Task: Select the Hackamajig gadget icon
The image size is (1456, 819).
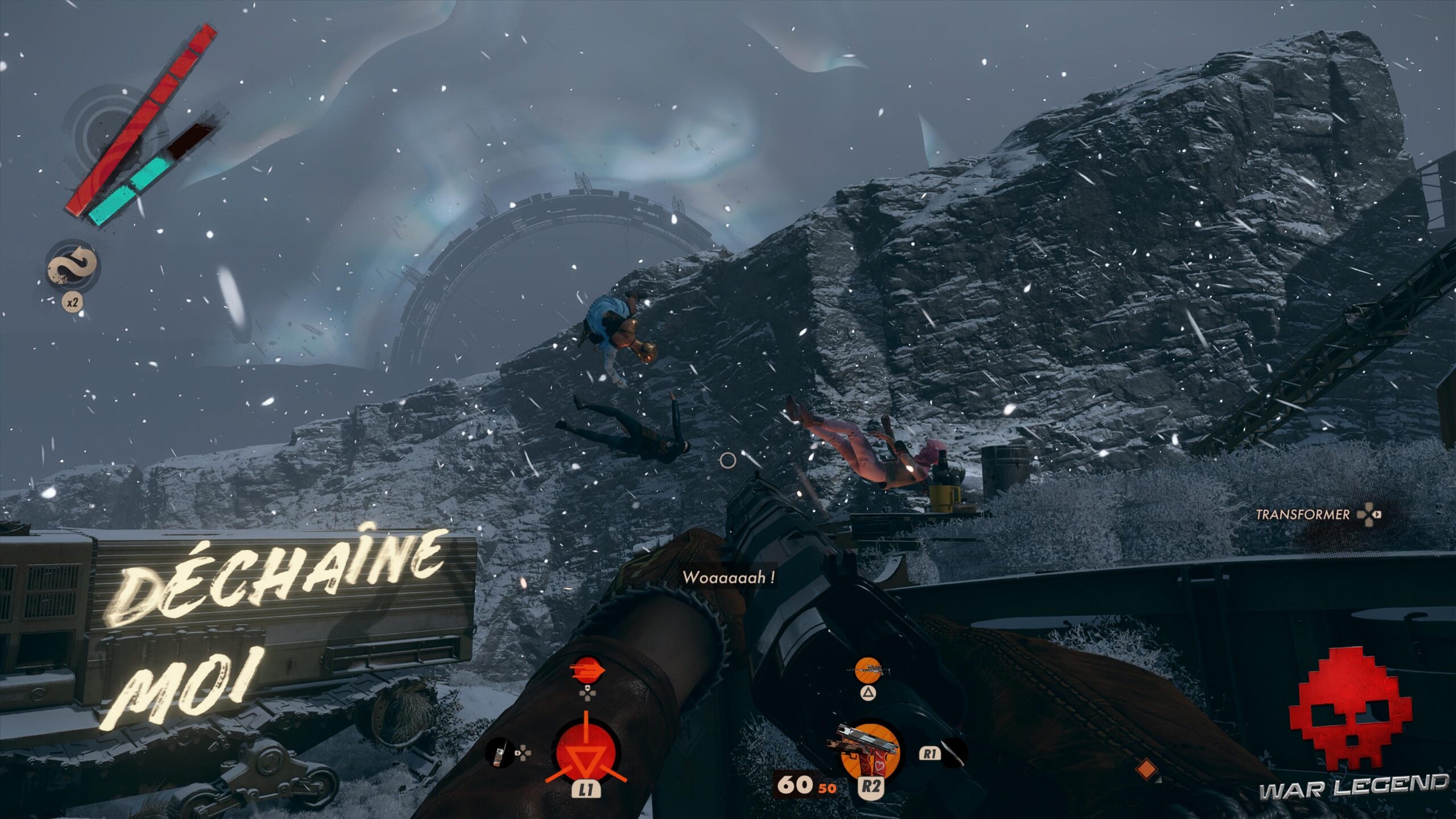Action: 499,753
